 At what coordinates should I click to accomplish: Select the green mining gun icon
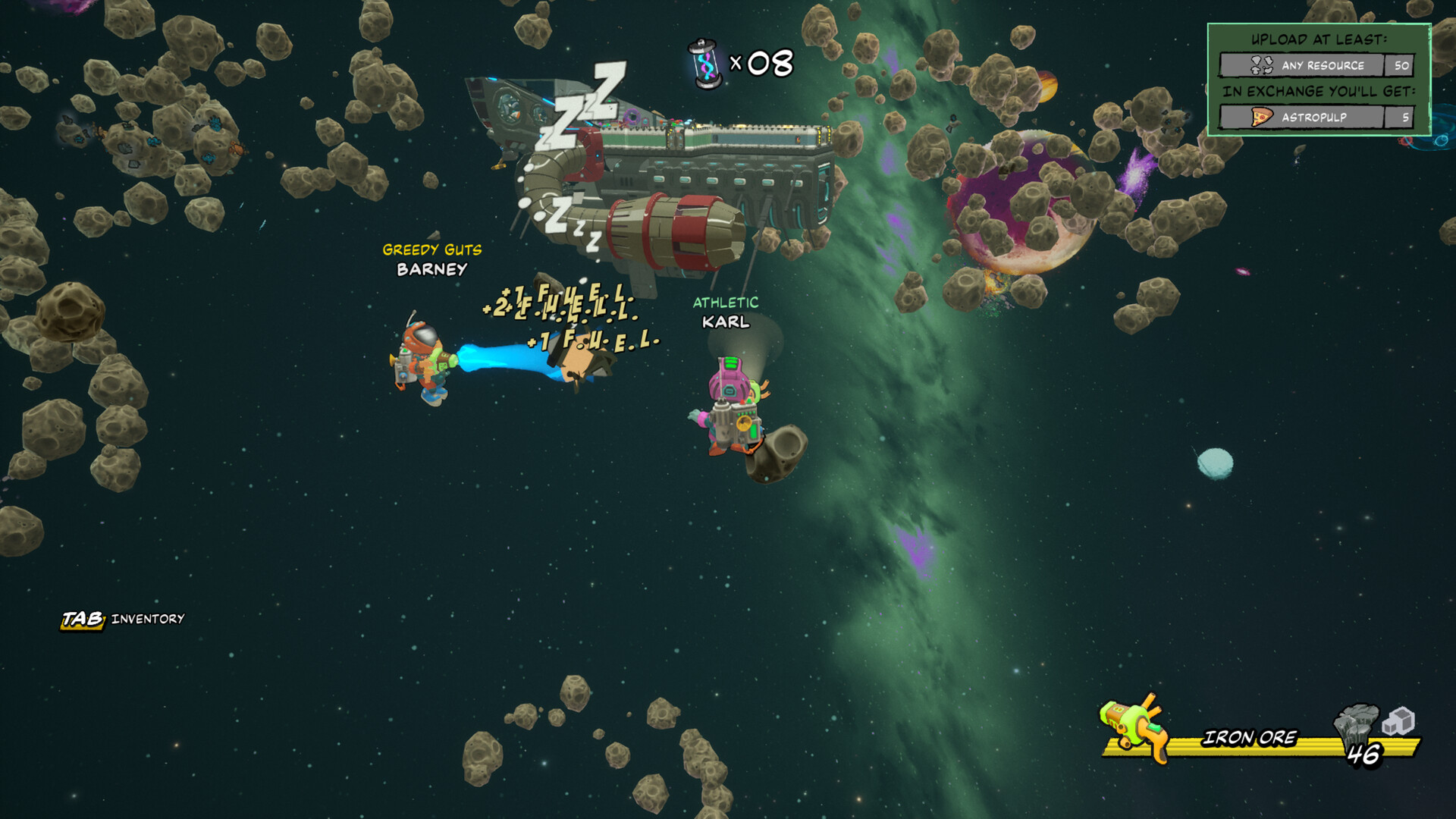coord(1134,726)
